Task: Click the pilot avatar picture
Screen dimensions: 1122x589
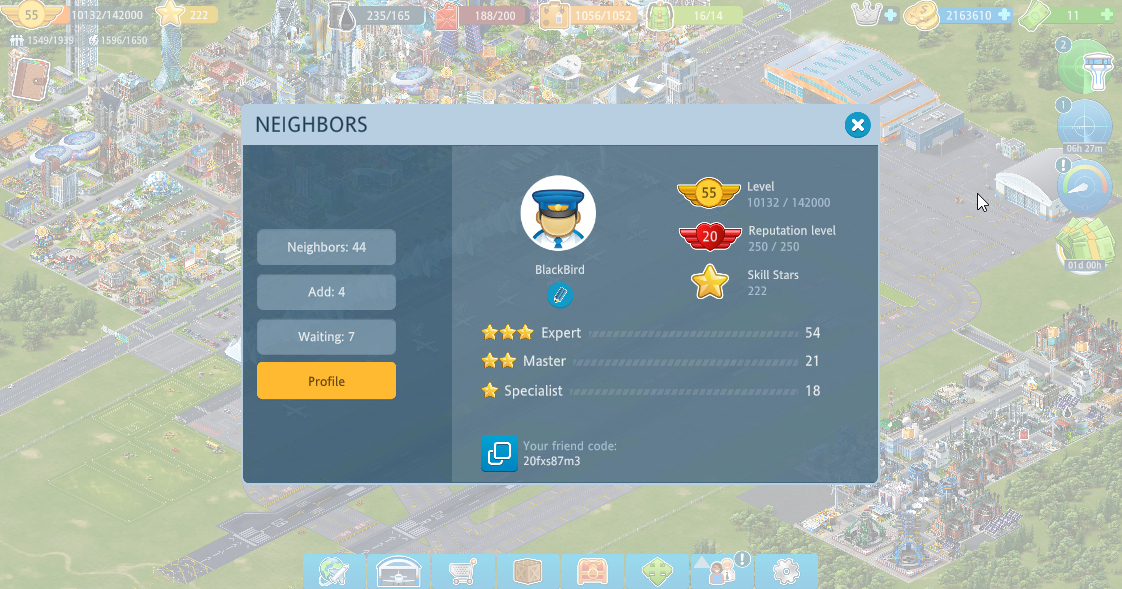Action: [558, 214]
